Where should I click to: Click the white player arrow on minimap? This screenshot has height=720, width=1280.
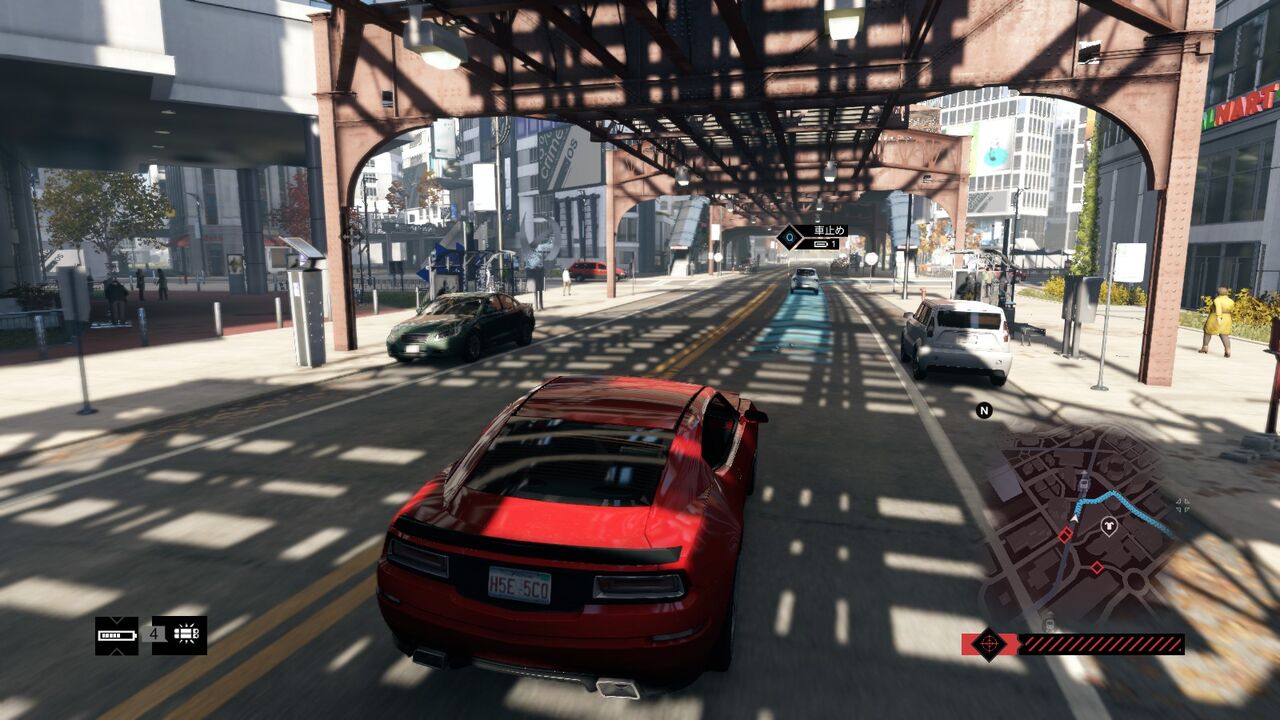pyautogui.click(x=1075, y=517)
